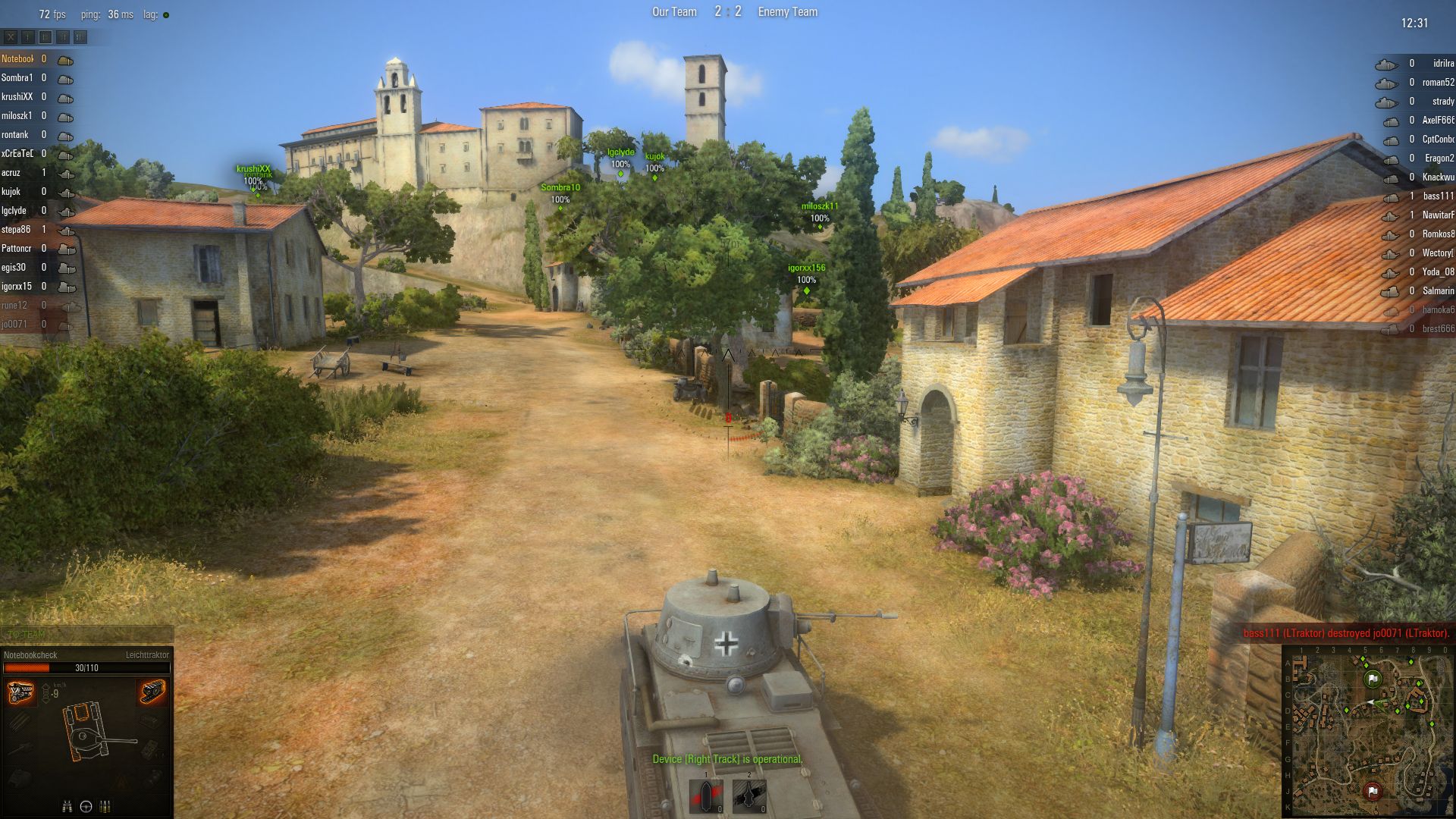Click the ammunition shells icon in damage panel
Image resolution: width=1456 pixels, height=819 pixels.
click(x=105, y=806)
